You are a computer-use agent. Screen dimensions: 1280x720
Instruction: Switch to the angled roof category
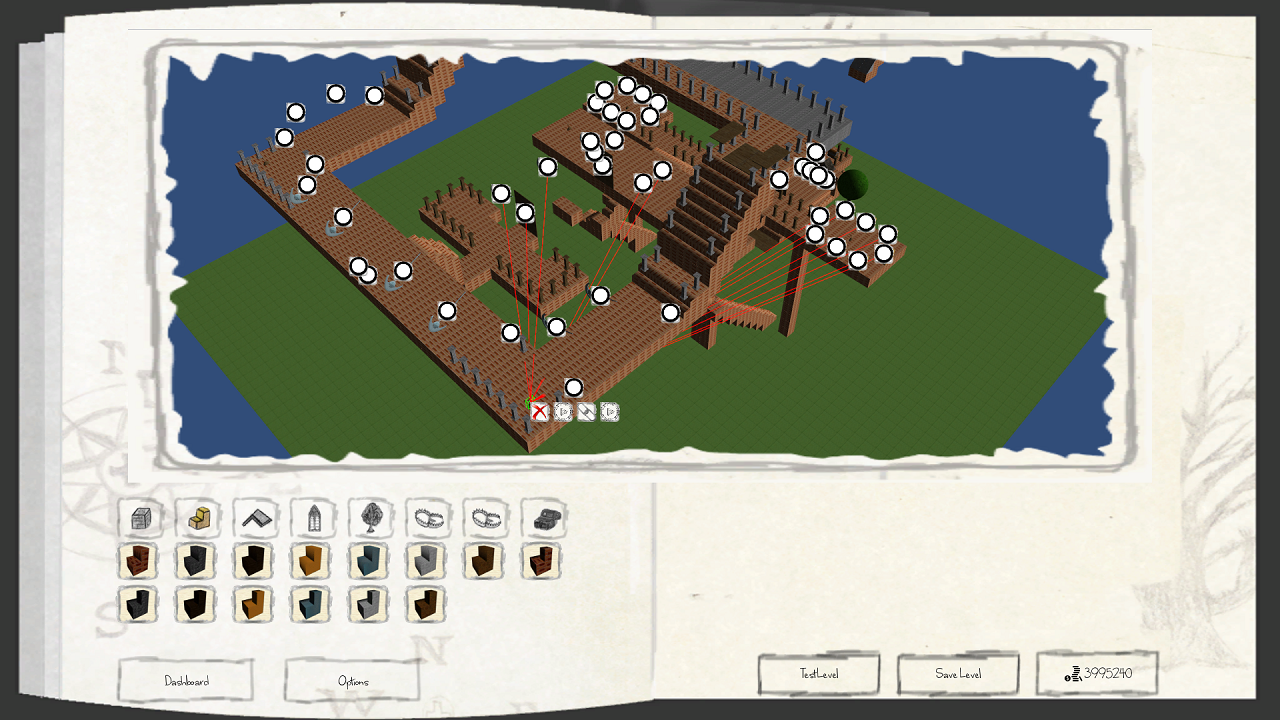point(256,519)
